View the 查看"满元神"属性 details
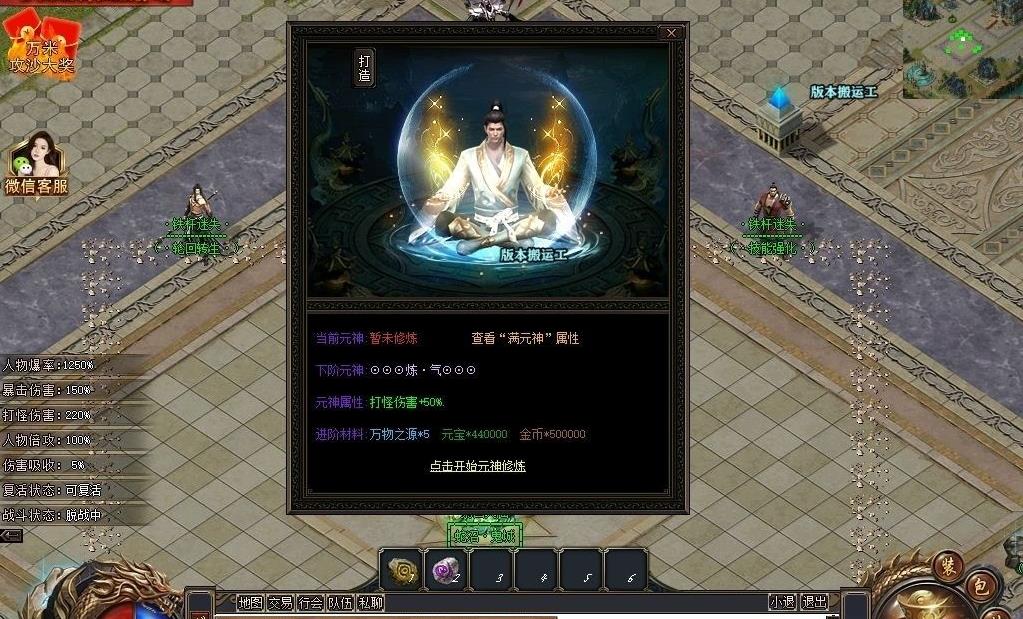 (525, 339)
